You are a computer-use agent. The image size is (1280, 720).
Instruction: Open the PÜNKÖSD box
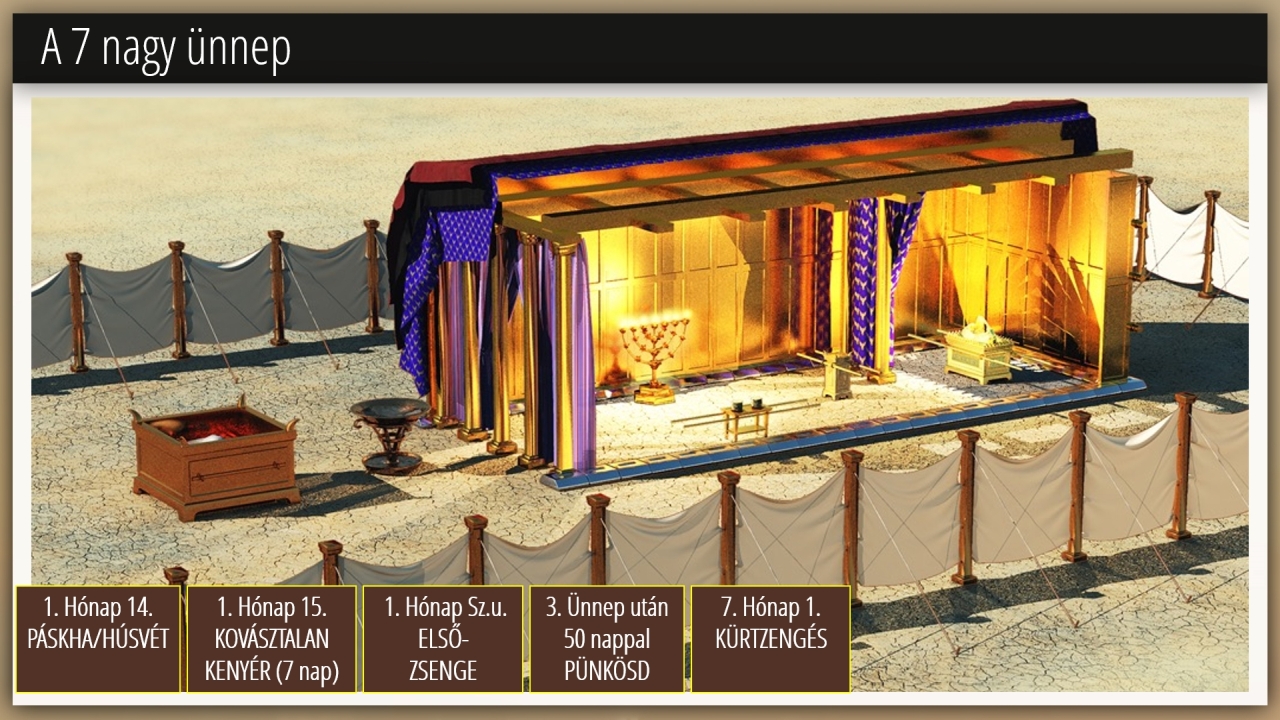pyautogui.click(x=607, y=639)
